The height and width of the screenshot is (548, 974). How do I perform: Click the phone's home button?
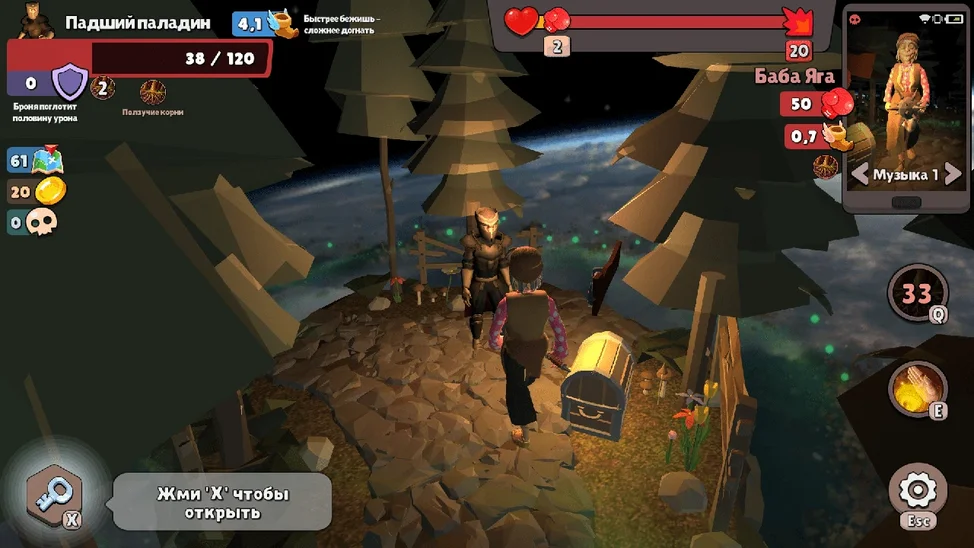905,202
